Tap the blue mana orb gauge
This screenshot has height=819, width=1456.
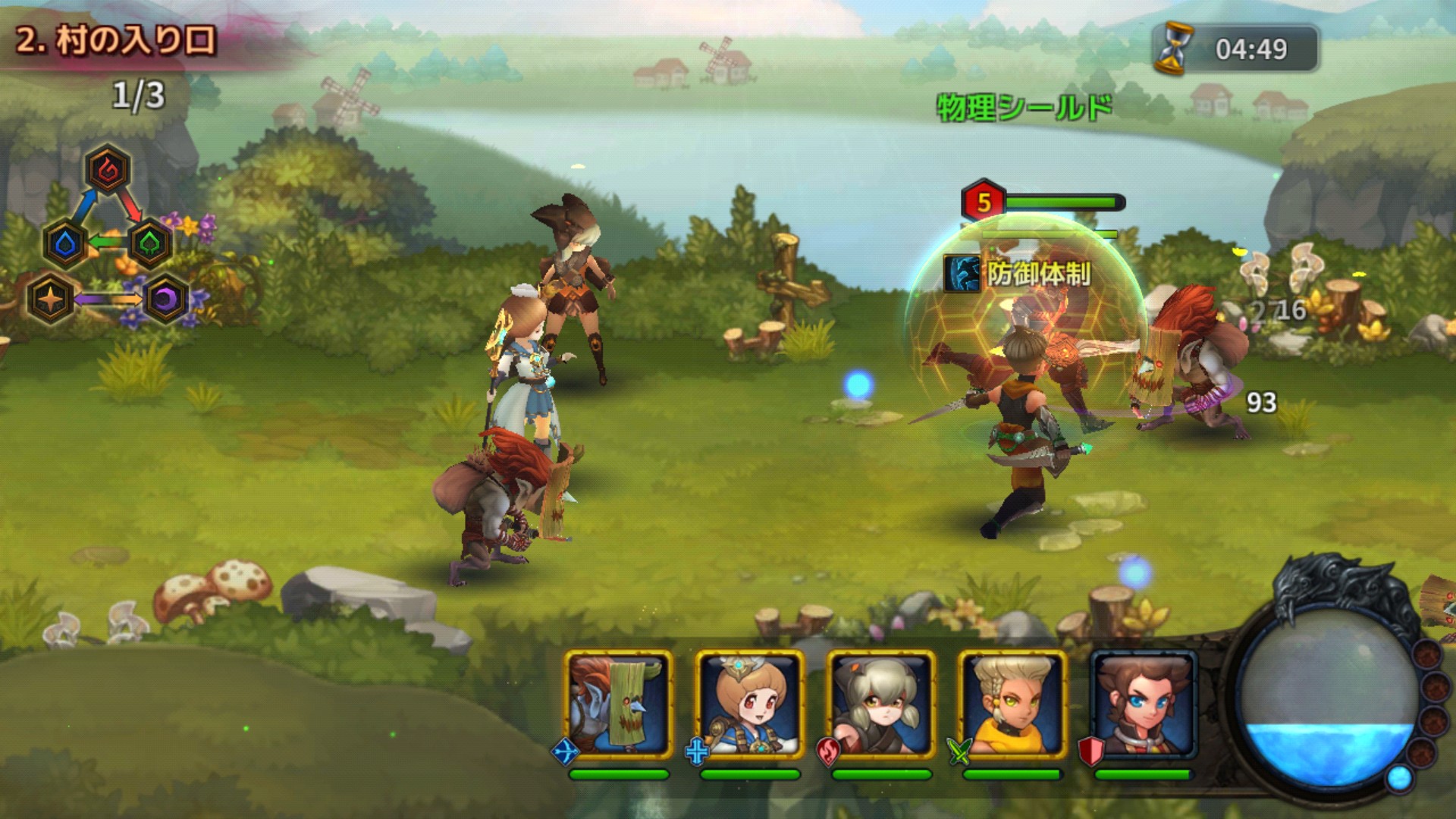click(x=1326, y=705)
